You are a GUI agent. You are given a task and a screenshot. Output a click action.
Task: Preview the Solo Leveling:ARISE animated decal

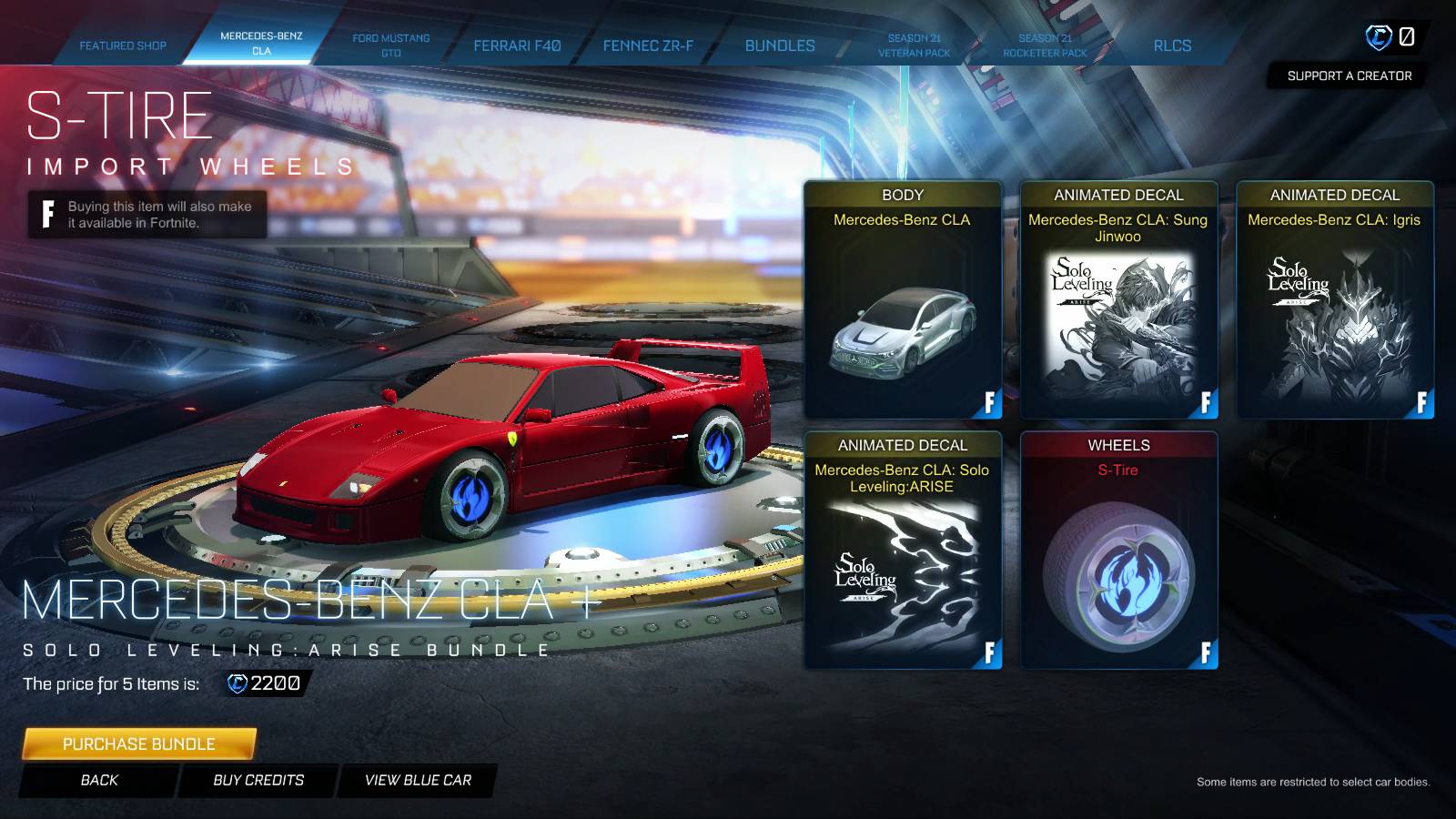coord(903,551)
